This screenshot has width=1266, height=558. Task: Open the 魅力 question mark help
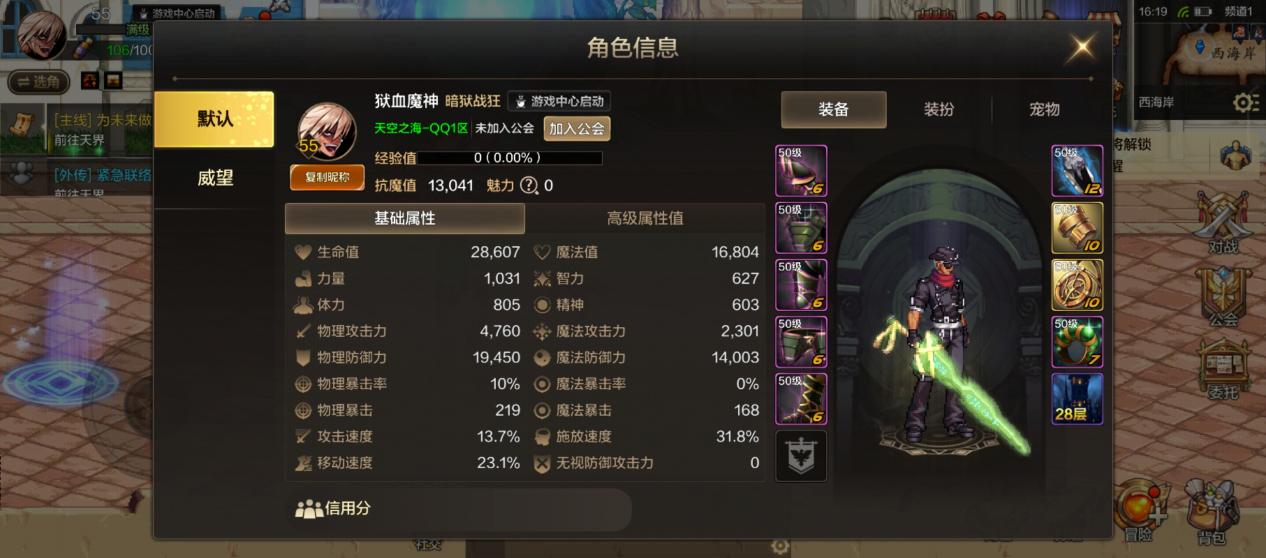(x=529, y=185)
